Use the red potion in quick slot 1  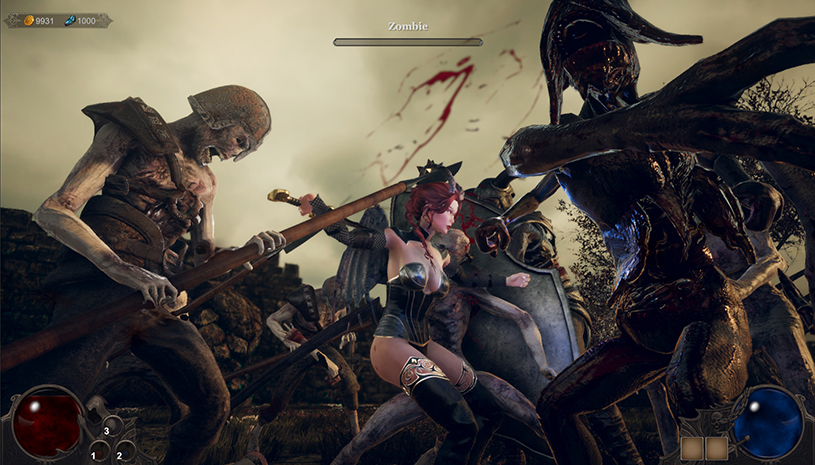click(101, 451)
